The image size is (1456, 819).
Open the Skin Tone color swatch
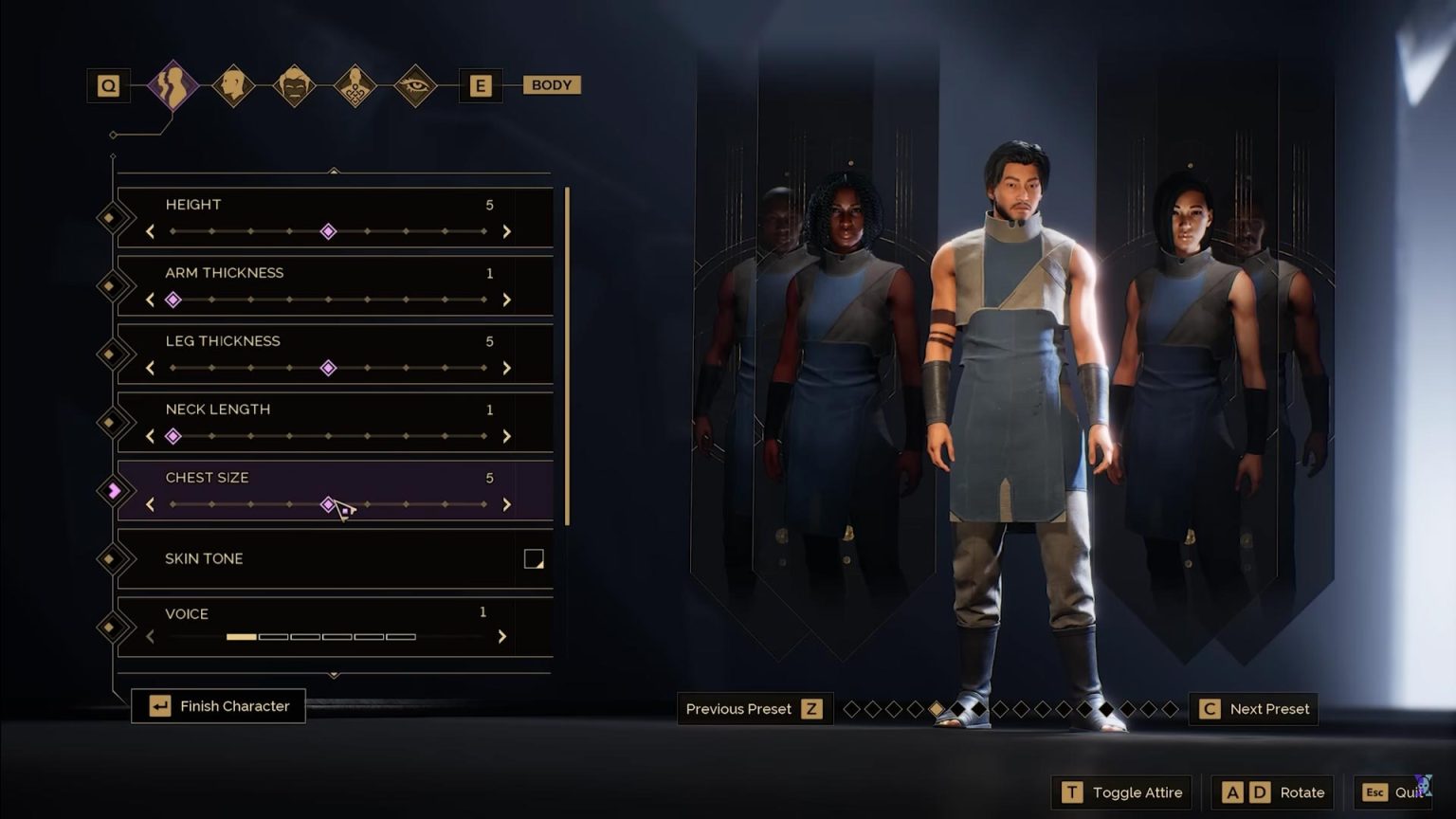535,558
